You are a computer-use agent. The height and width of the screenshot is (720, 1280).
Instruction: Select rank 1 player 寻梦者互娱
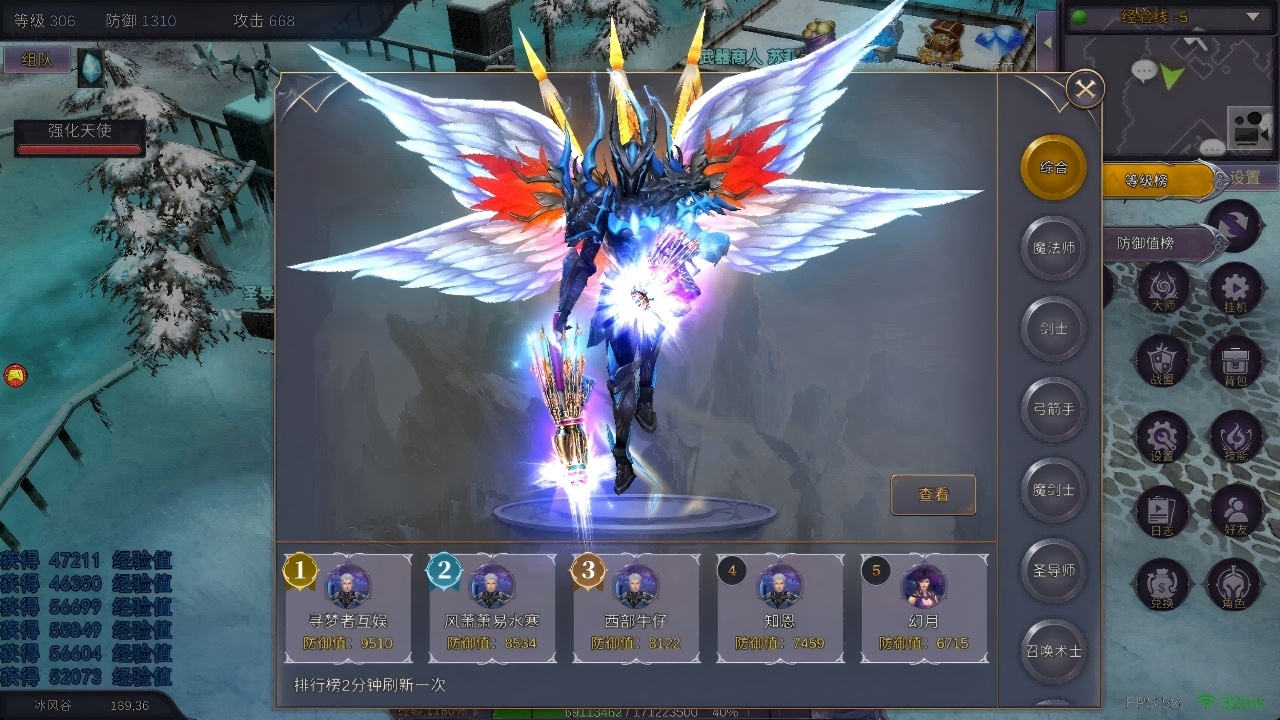click(349, 608)
